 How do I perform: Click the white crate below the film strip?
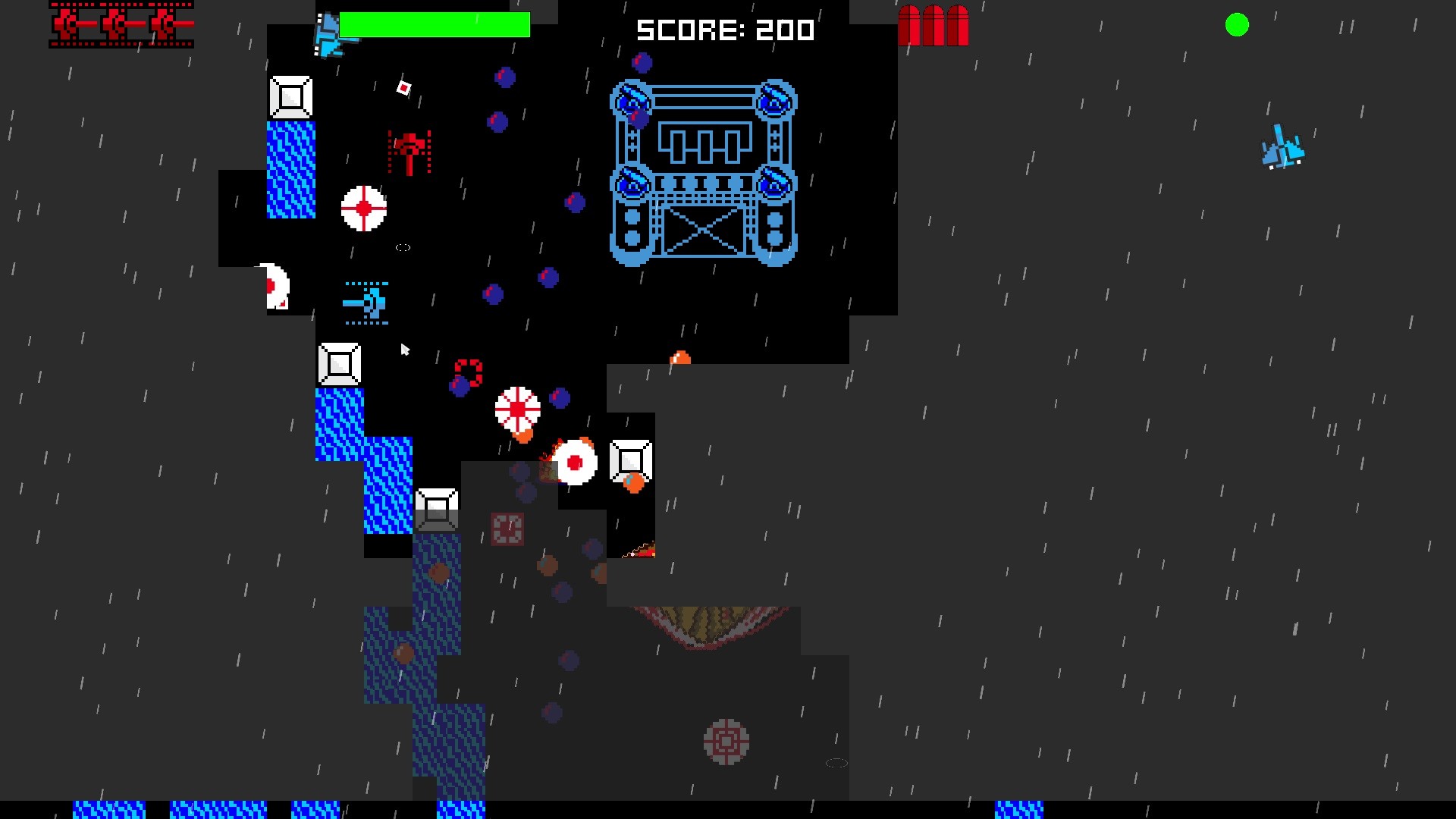pyautogui.click(x=290, y=97)
